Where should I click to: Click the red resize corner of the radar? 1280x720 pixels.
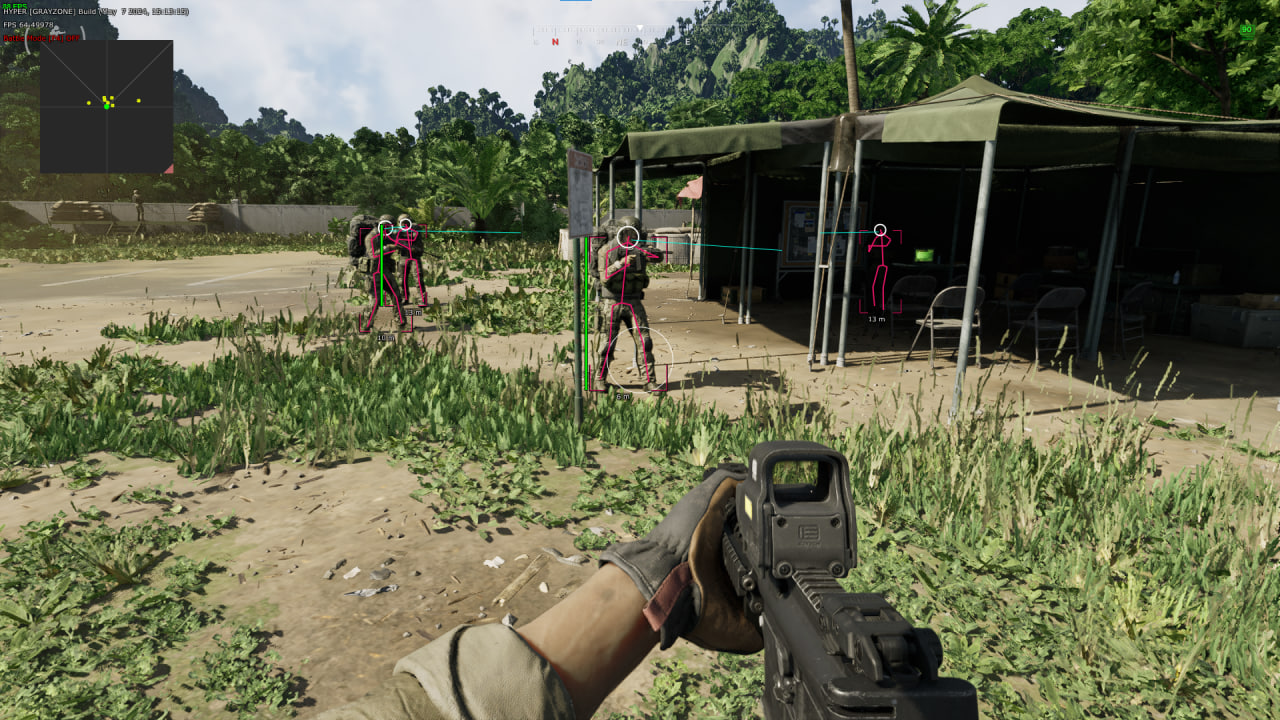pos(169,169)
